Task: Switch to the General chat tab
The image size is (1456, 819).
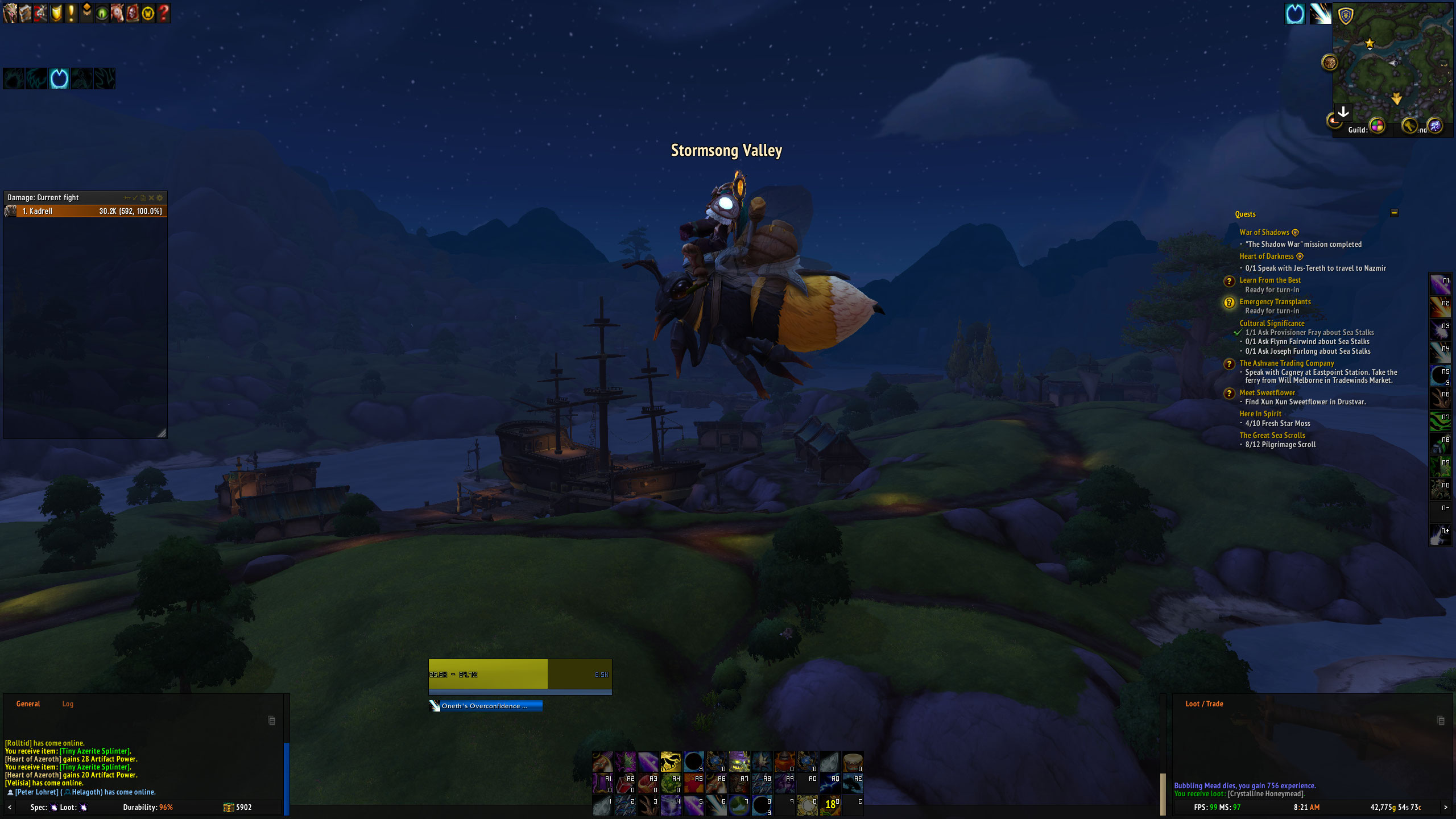Action: pyautogui.click(x=28, y=704)
